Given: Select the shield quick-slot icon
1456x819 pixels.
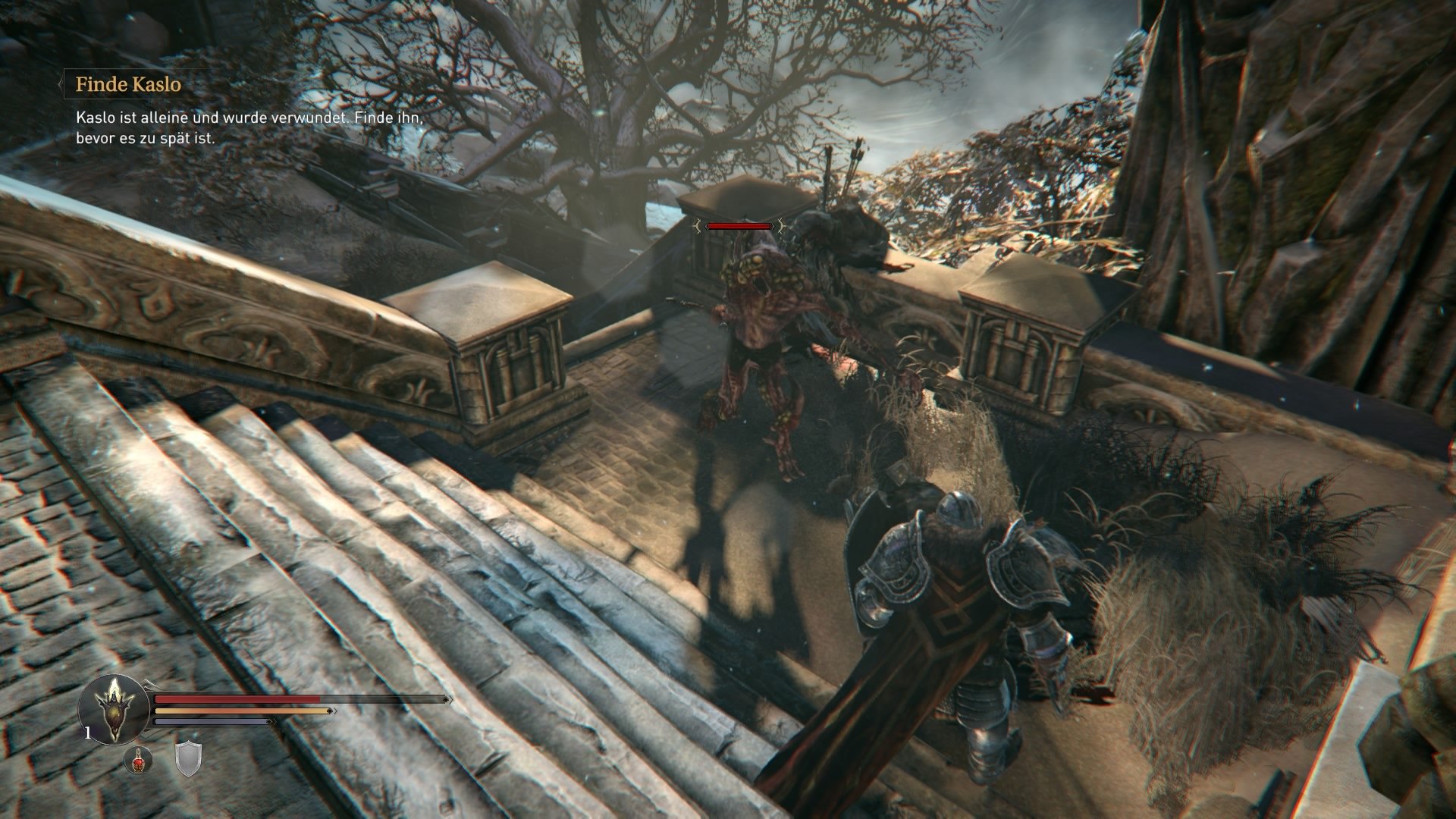Looking at the screenshot, I should pos(188,760).
